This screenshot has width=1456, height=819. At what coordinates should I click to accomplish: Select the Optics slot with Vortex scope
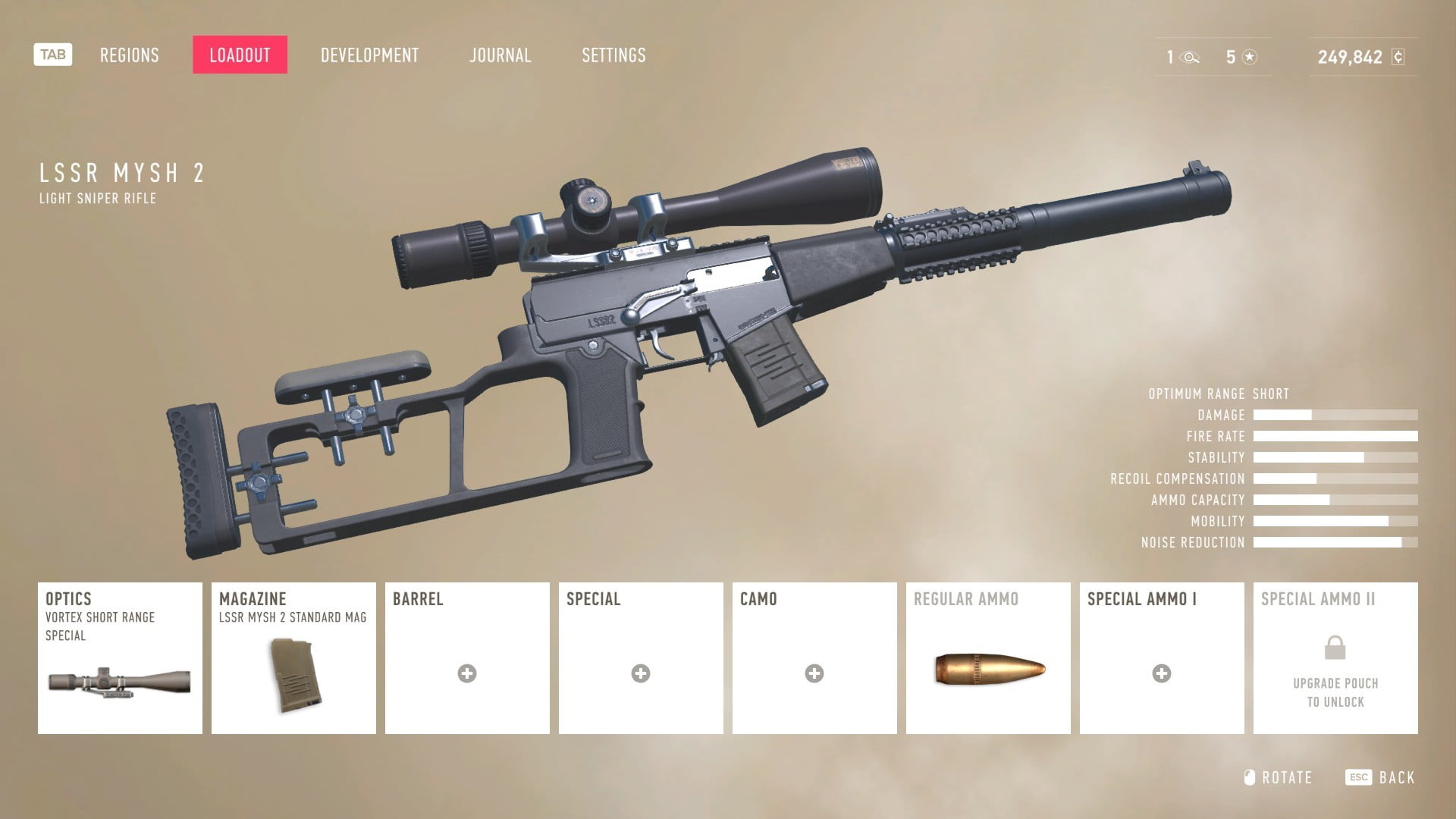[120, 657]
